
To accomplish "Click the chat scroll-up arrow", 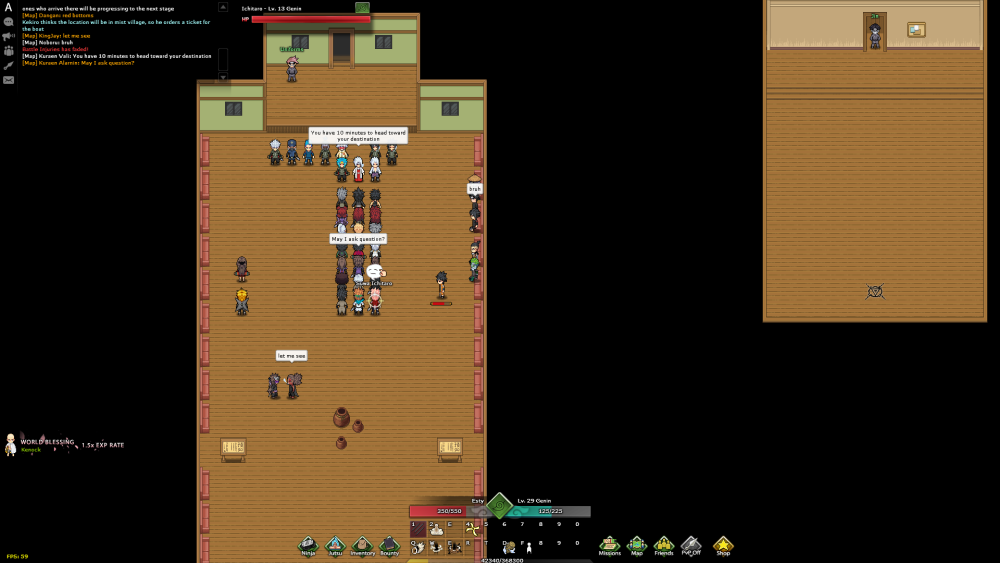I will tap(223, 9).
